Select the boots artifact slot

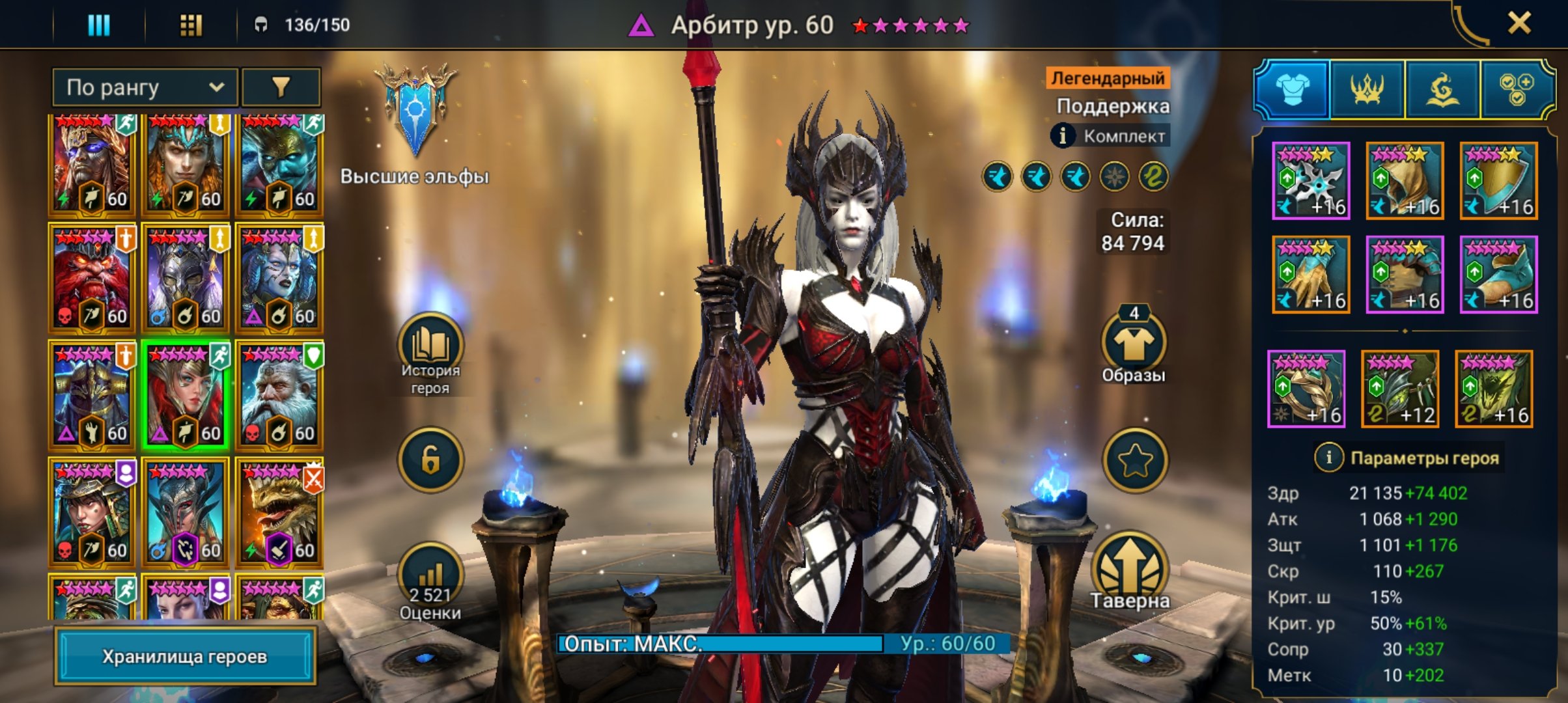coord(1498,274)
